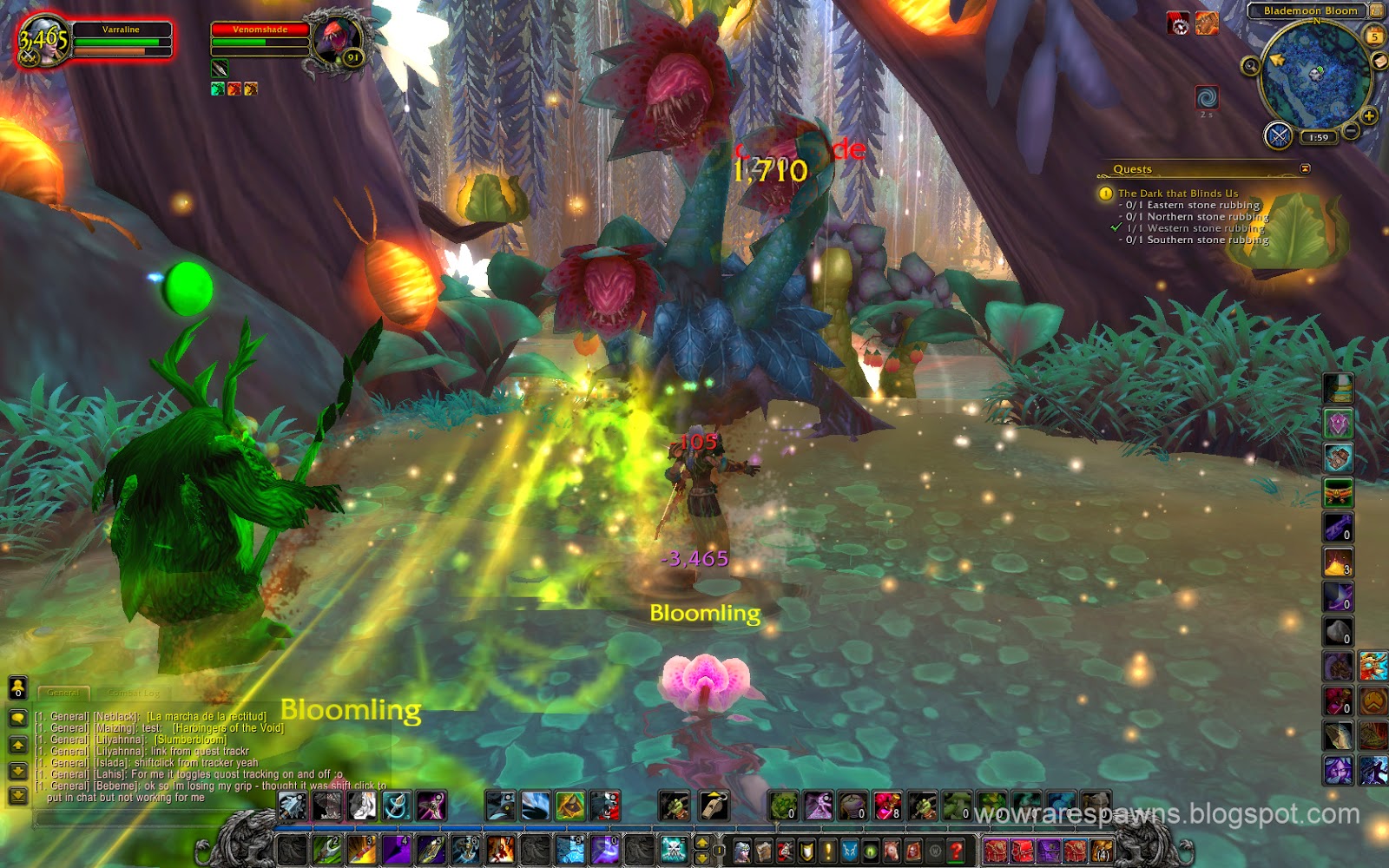Viewport: 1389px width, 868px height.
Task: Click the 1:59 clock under the minimap
Action: coord(1318,137)
